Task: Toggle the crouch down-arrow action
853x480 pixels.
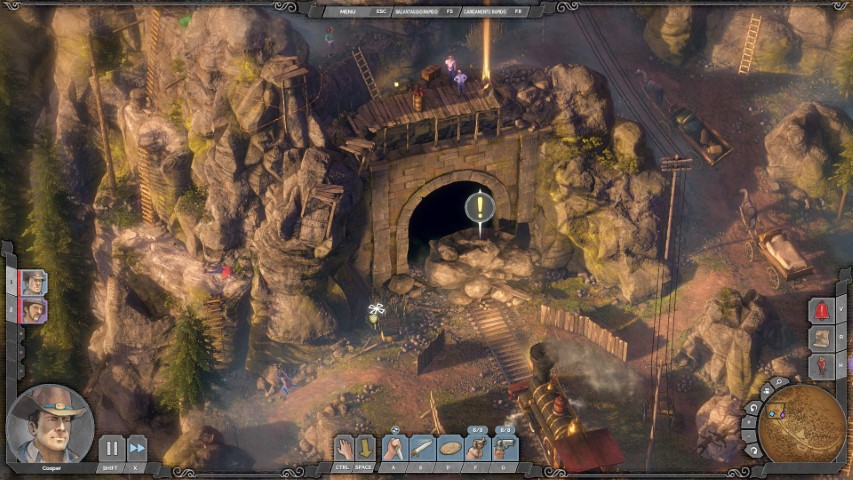Action: point(366,448)
